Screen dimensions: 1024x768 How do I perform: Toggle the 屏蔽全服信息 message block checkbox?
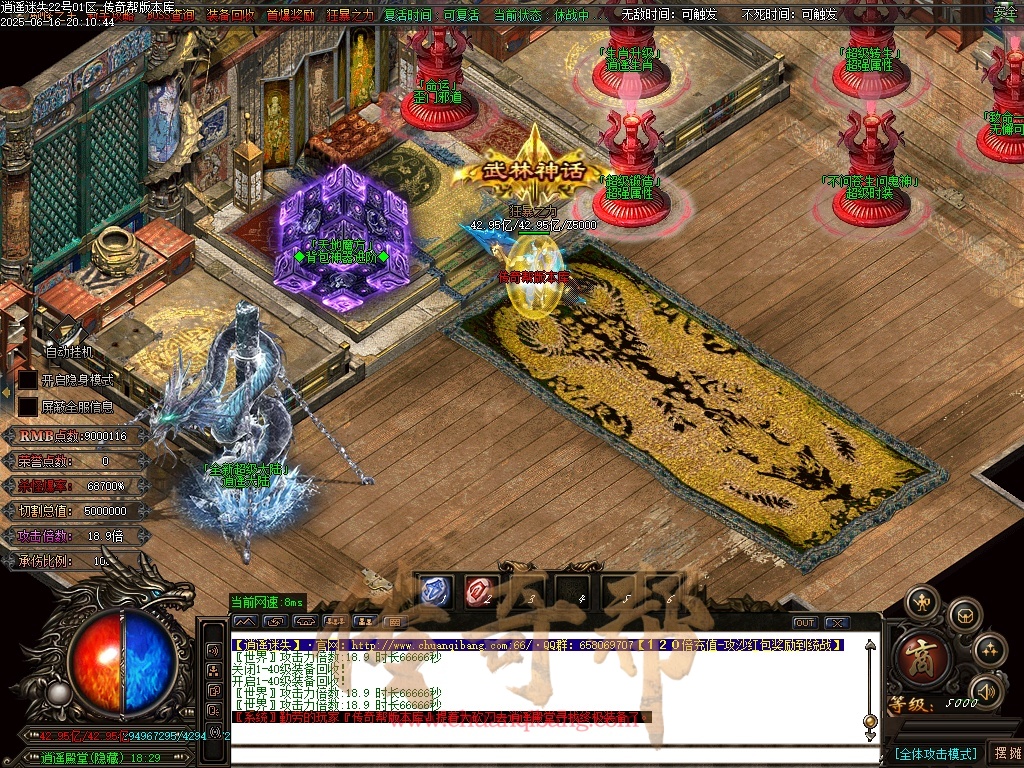click(28, 407)
